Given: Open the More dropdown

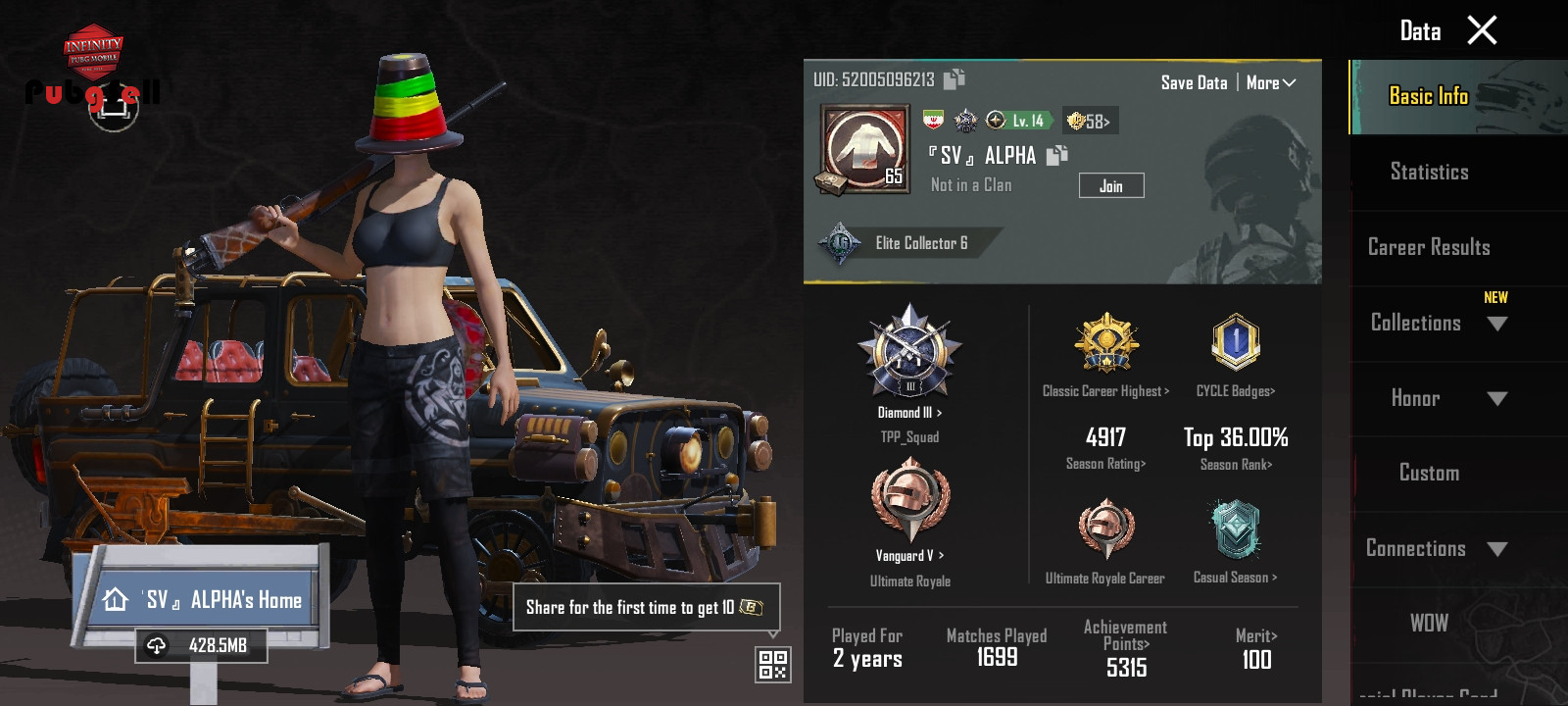Looking at the screenshot, I should [1271, 83].
